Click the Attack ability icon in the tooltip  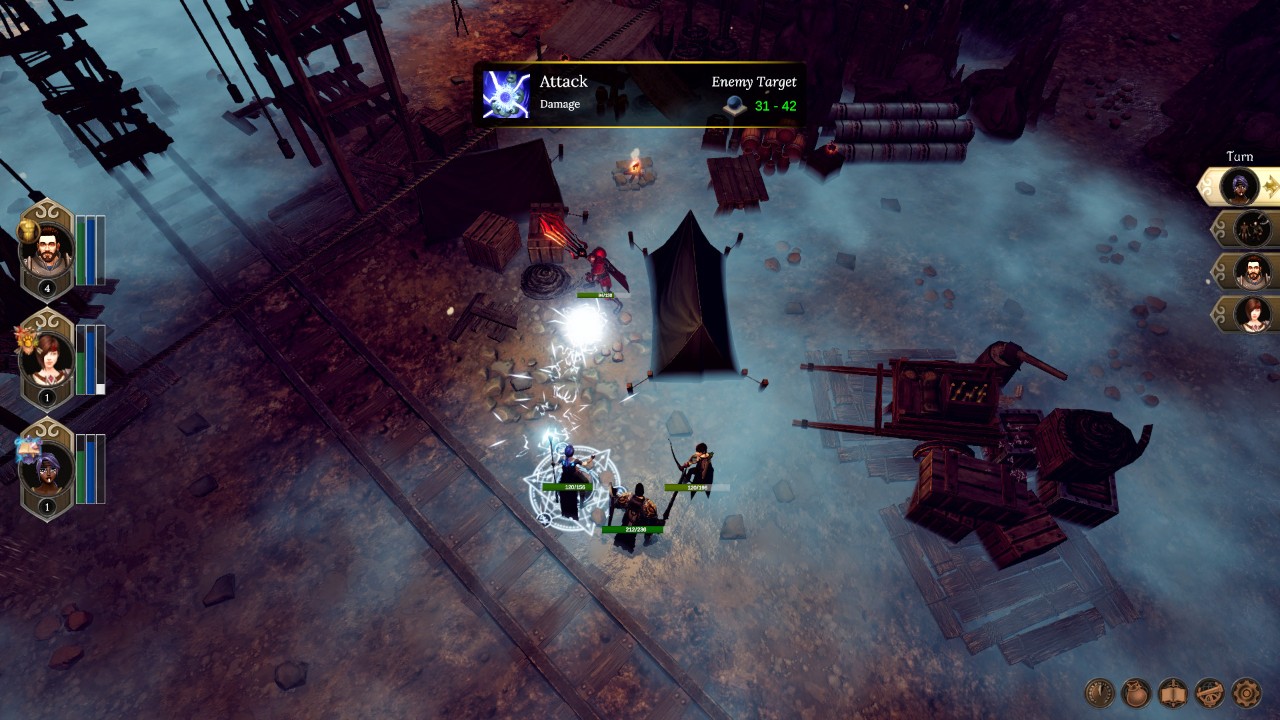click(505, 91)
